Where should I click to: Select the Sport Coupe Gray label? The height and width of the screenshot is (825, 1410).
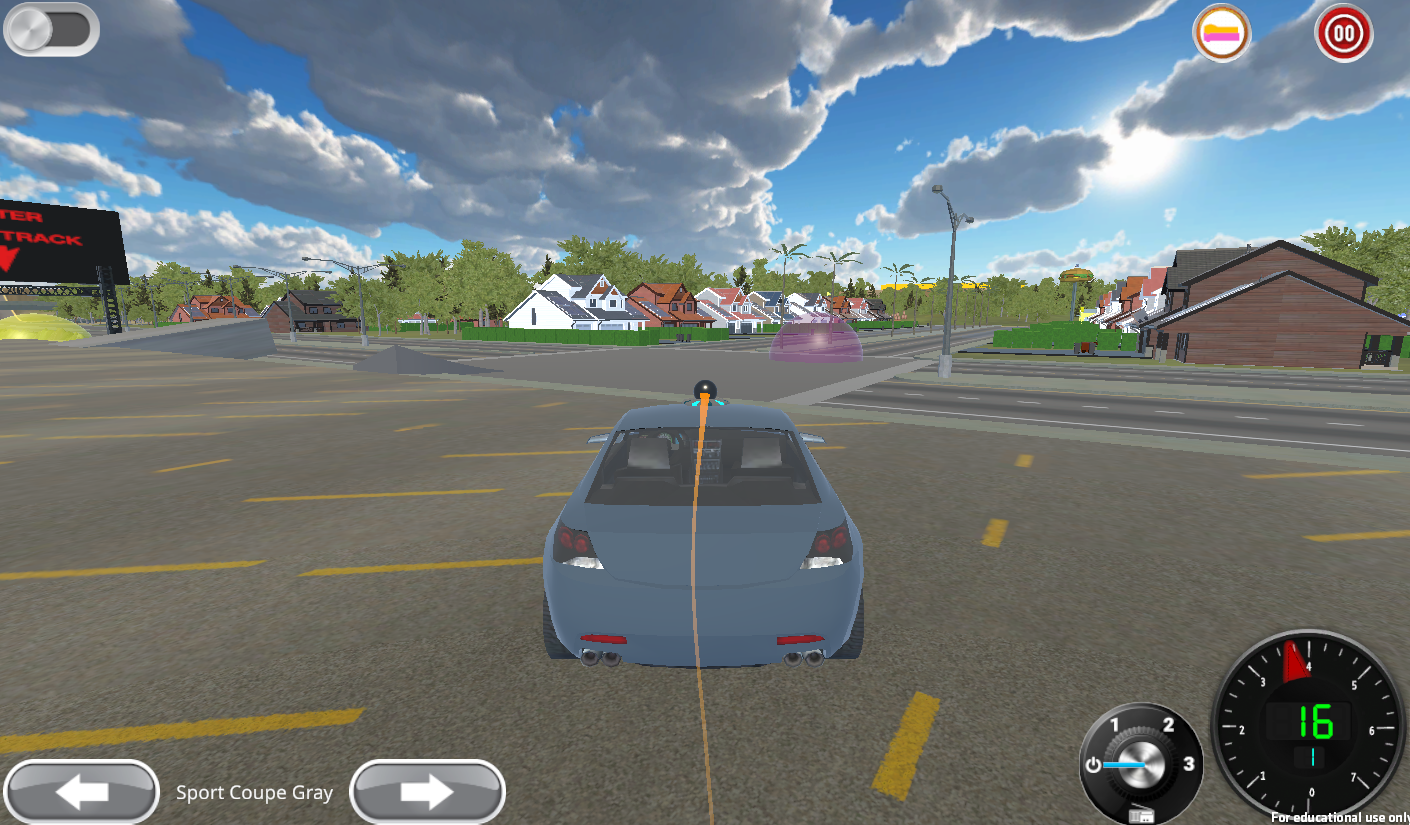(254, 792)
